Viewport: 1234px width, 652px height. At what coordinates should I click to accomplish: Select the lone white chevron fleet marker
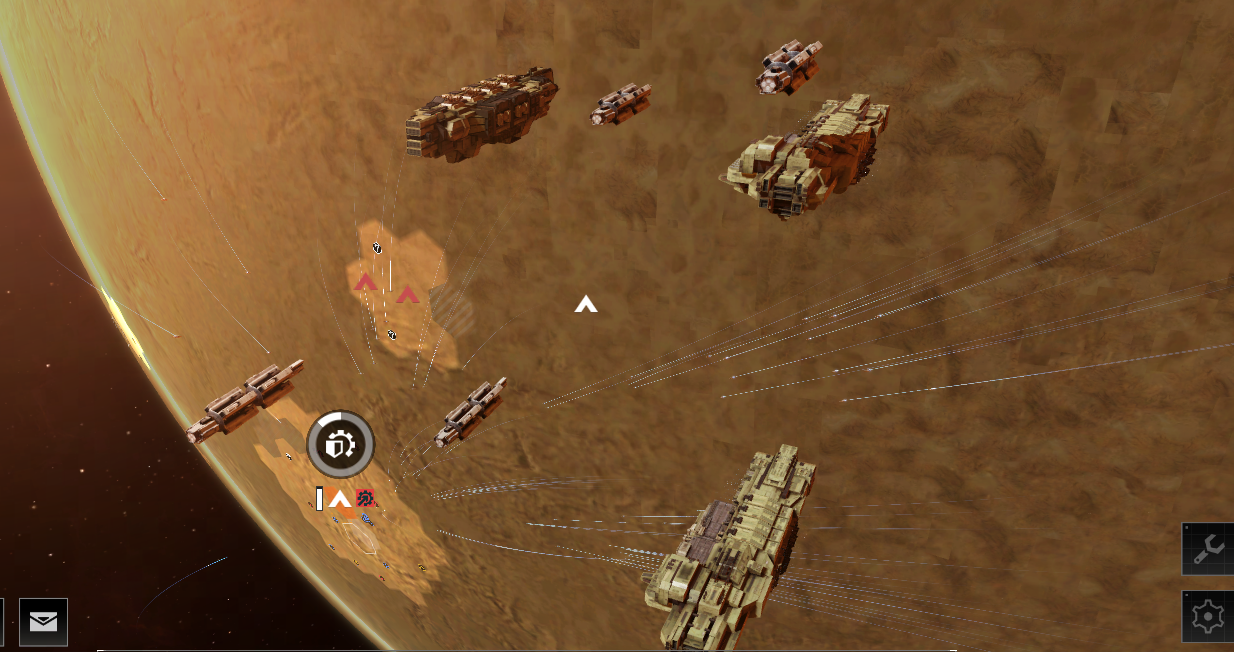point(586,304)
